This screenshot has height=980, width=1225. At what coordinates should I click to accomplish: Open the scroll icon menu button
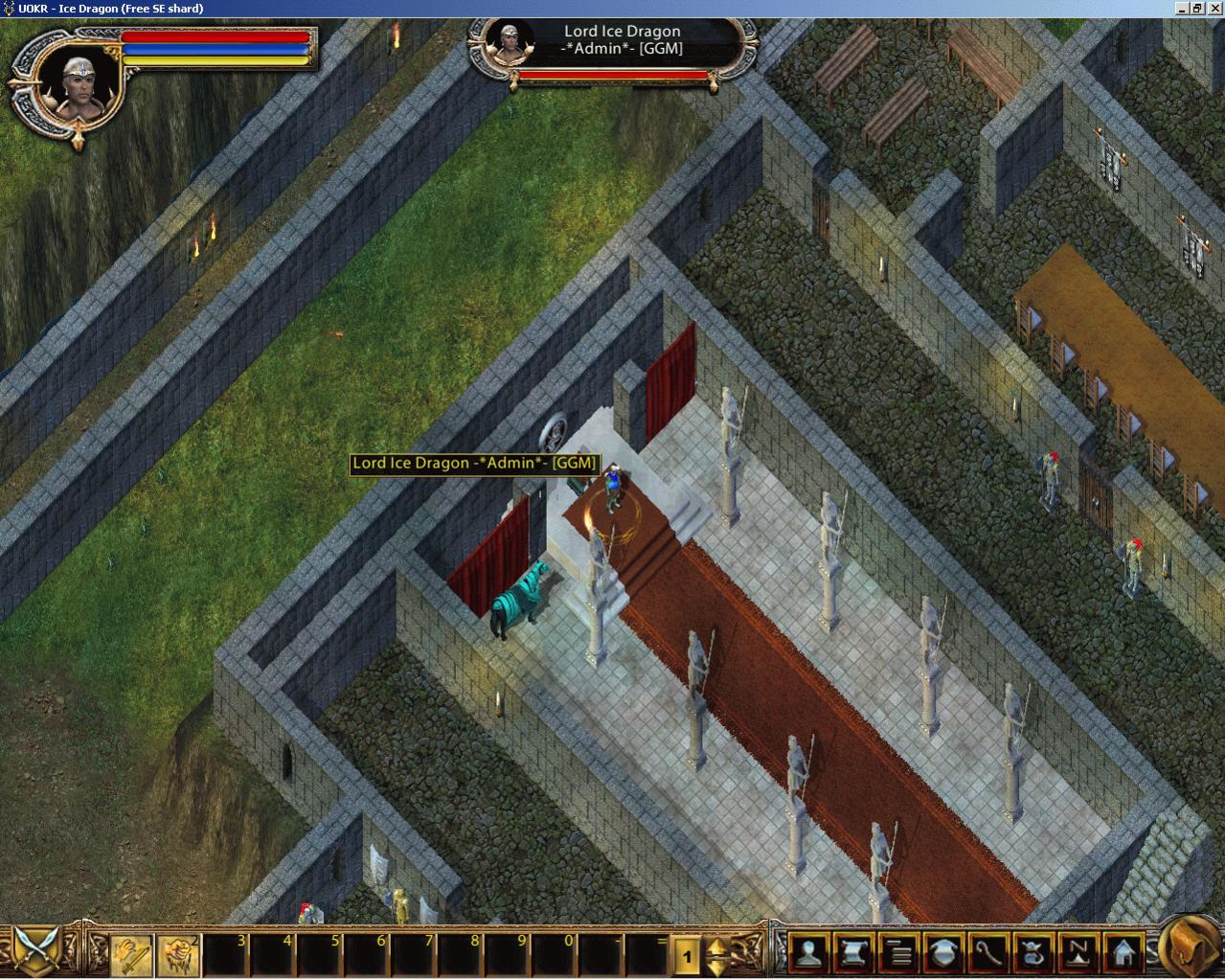tap(856, 953)
